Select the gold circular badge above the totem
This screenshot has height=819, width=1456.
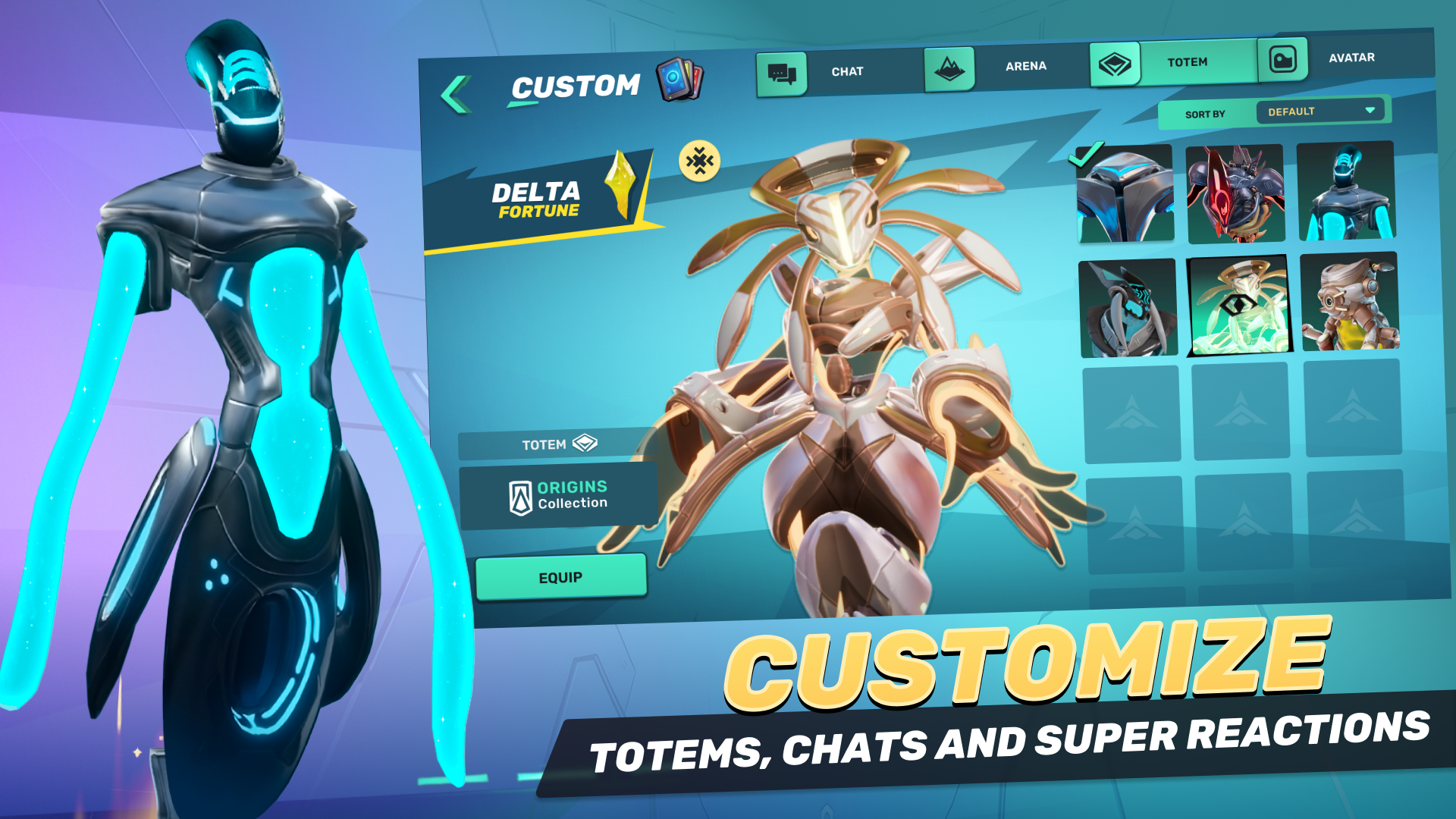tap(698, 160)
